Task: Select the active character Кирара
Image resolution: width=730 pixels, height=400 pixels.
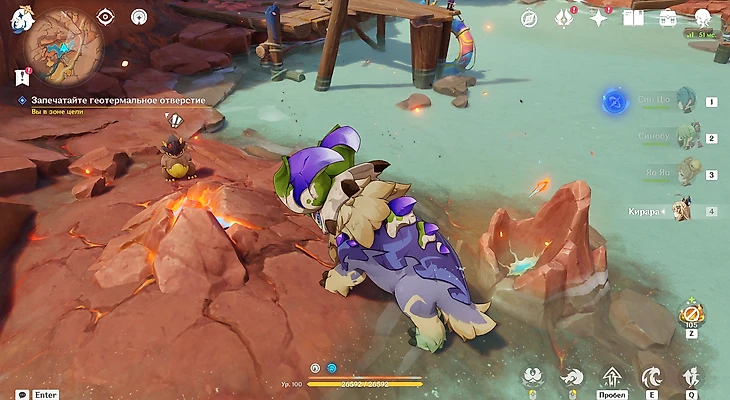Action: click(x=684, y=210)
